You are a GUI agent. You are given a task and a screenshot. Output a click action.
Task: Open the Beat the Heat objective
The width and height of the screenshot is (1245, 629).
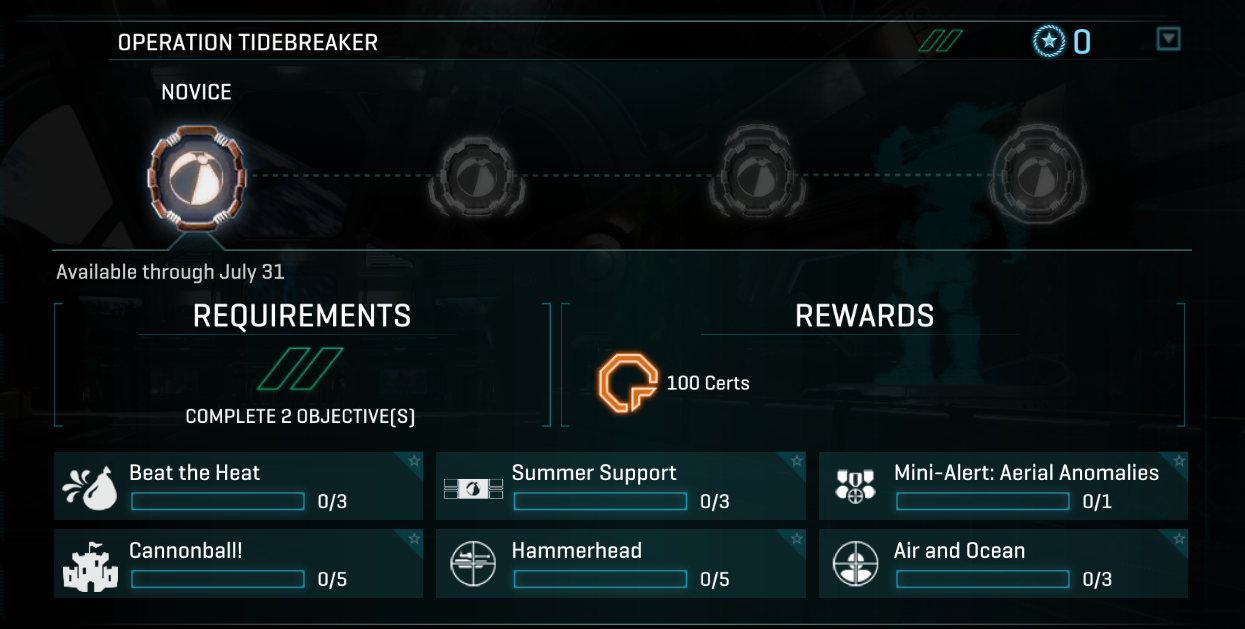(x=238, y=486)
